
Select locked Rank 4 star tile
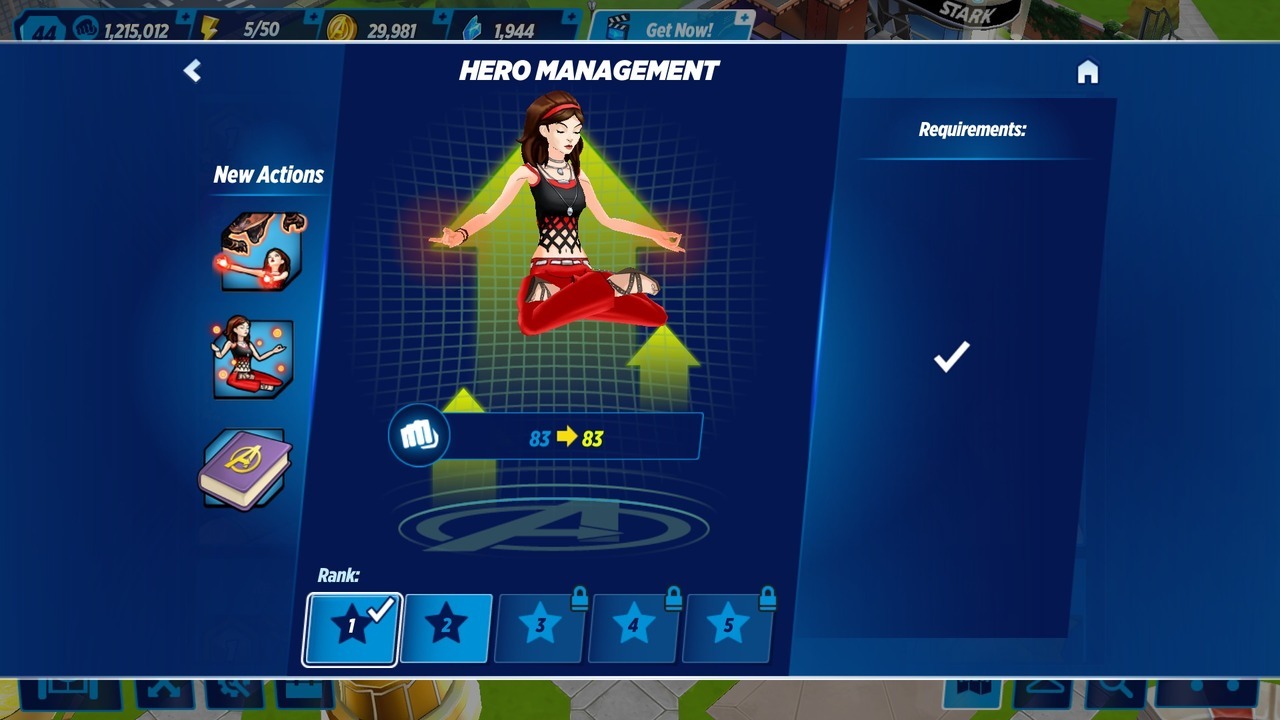click(634, 628)
